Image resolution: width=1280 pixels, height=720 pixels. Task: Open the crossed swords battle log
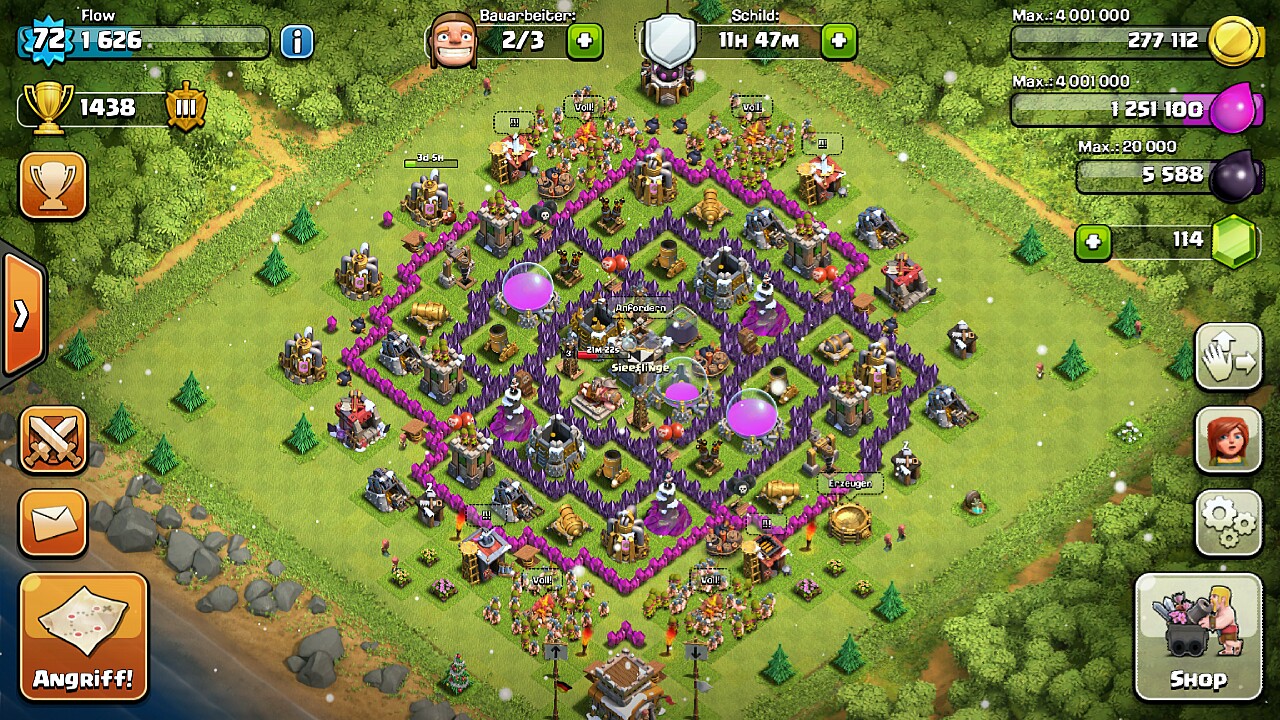pyautogui.click(x=53, y=441)
